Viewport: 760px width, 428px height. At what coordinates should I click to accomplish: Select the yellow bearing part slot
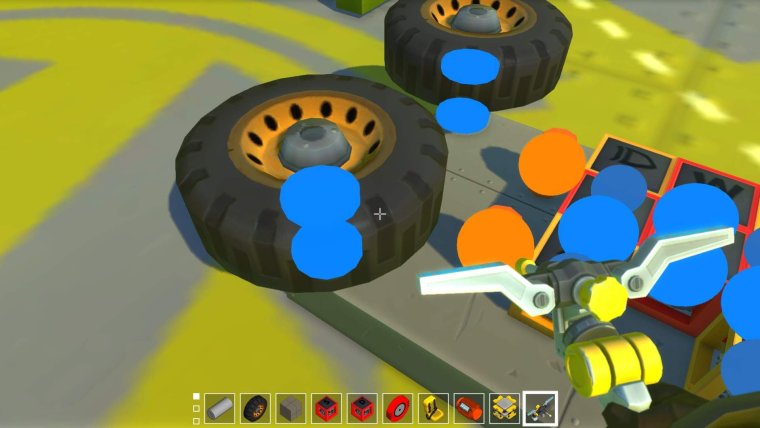(x=503, y=407)
